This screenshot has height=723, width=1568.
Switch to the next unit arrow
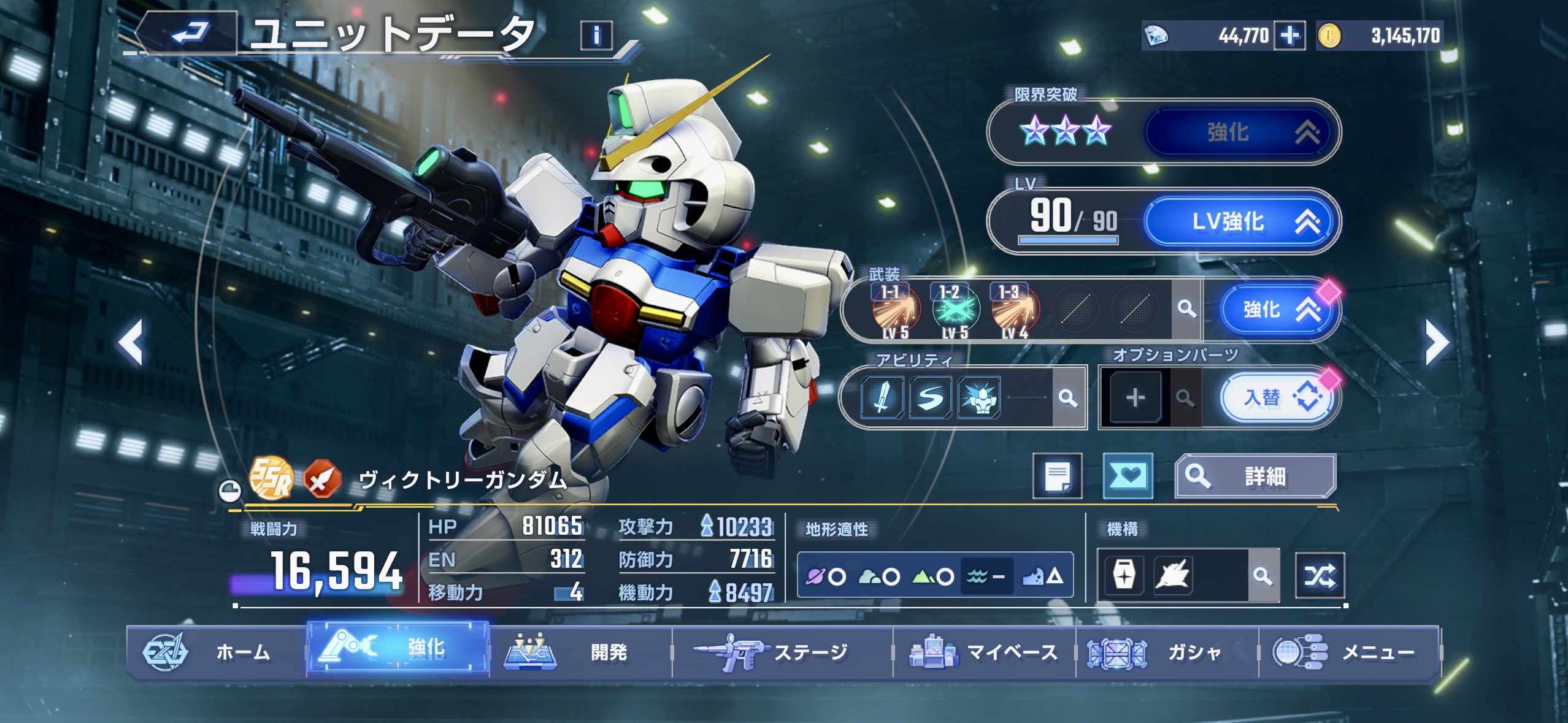(x=1437, y=343)
